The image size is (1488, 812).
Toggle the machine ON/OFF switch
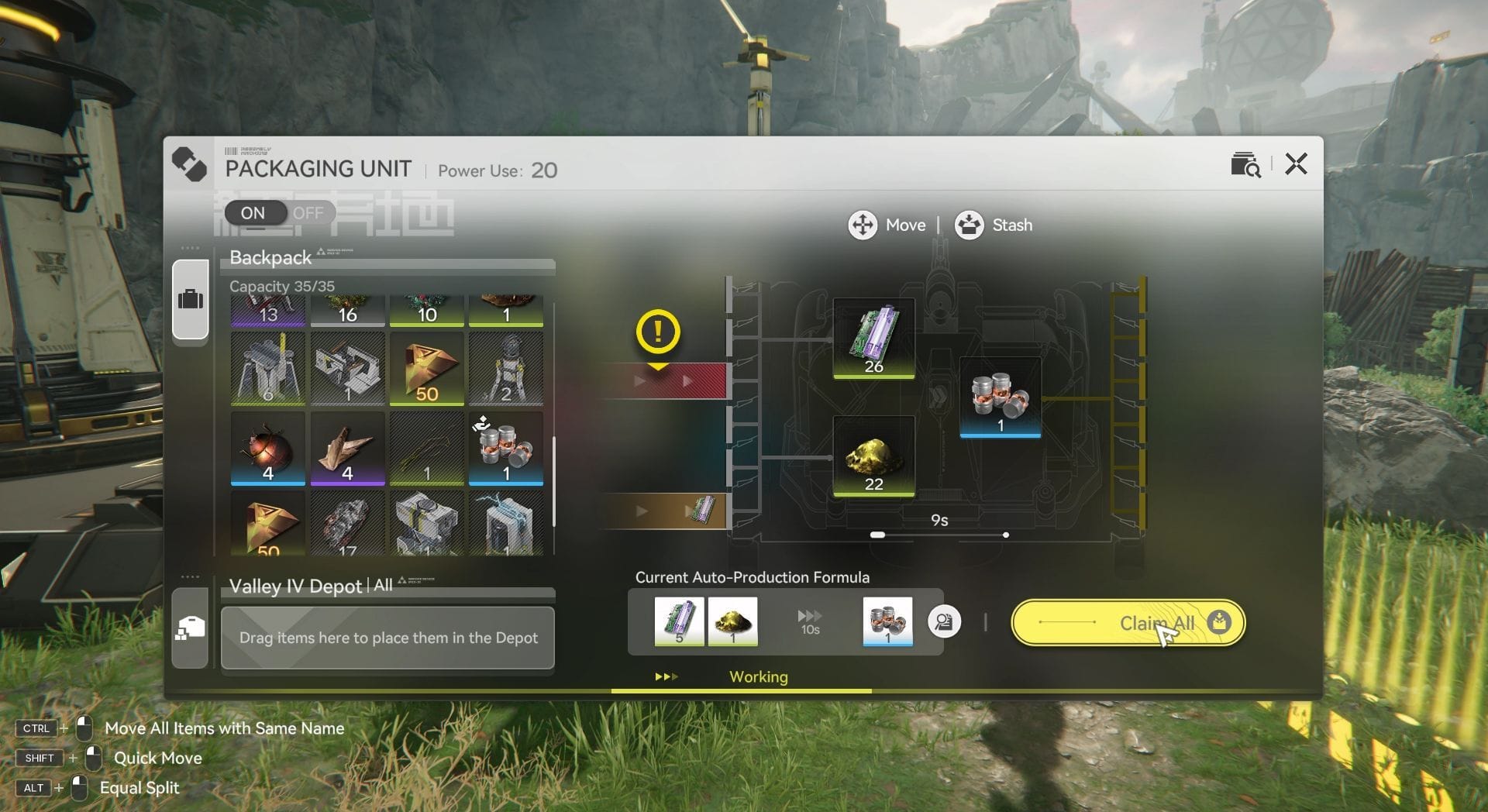(279, 213)
